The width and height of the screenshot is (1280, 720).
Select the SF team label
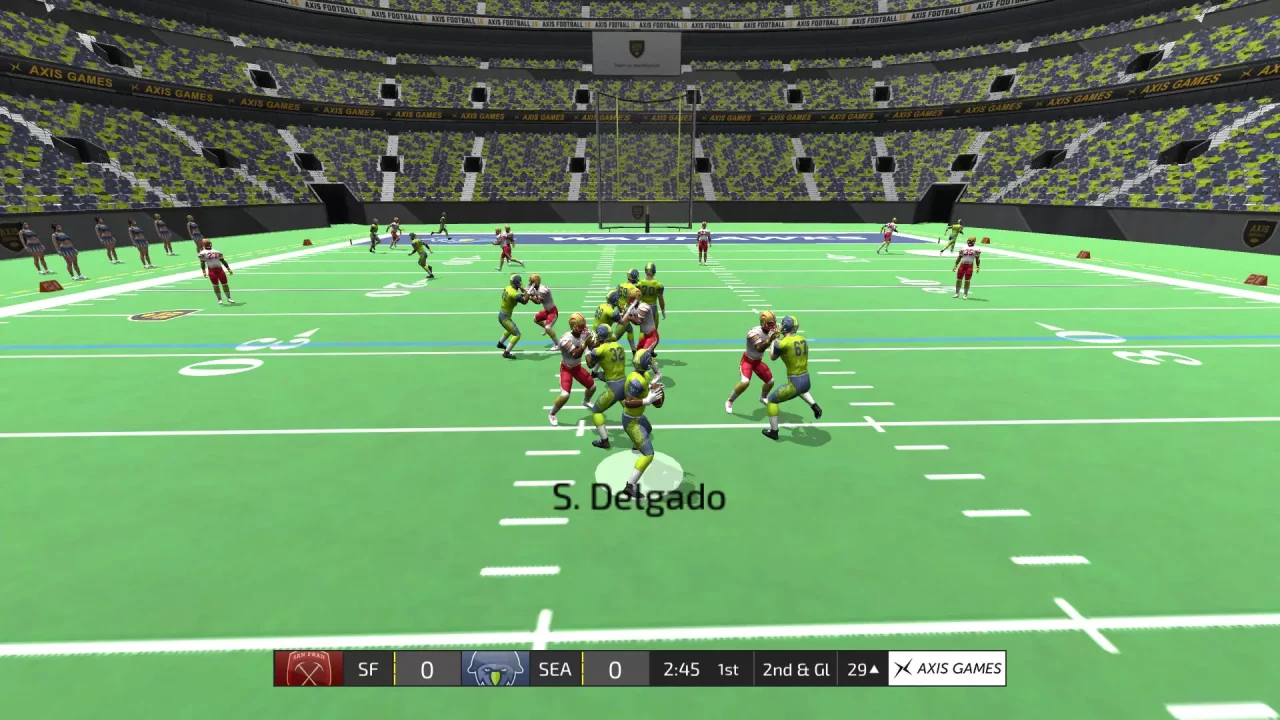pos(367,669)
